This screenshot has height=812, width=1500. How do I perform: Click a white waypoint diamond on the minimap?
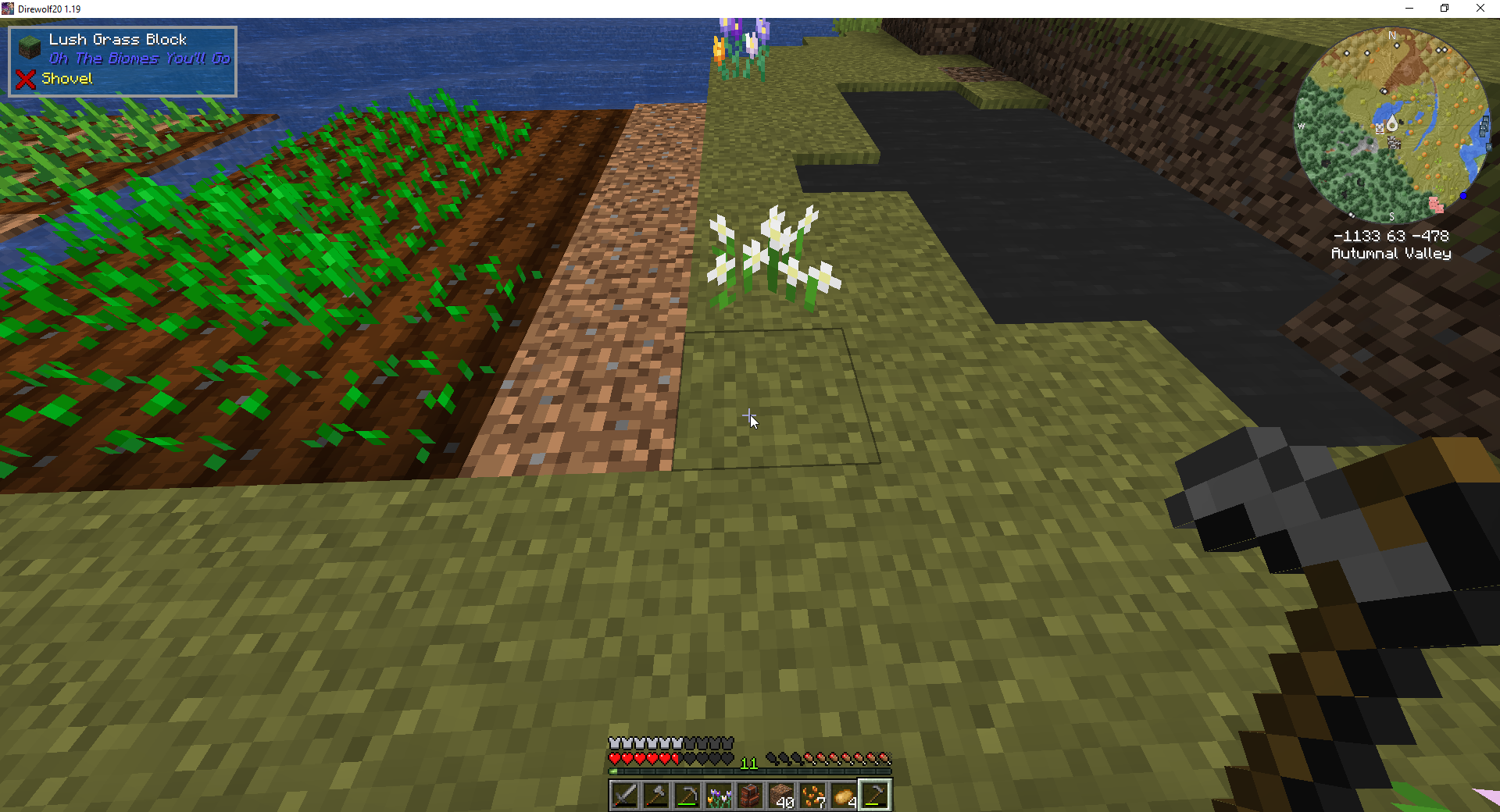tap(1397, 45)
